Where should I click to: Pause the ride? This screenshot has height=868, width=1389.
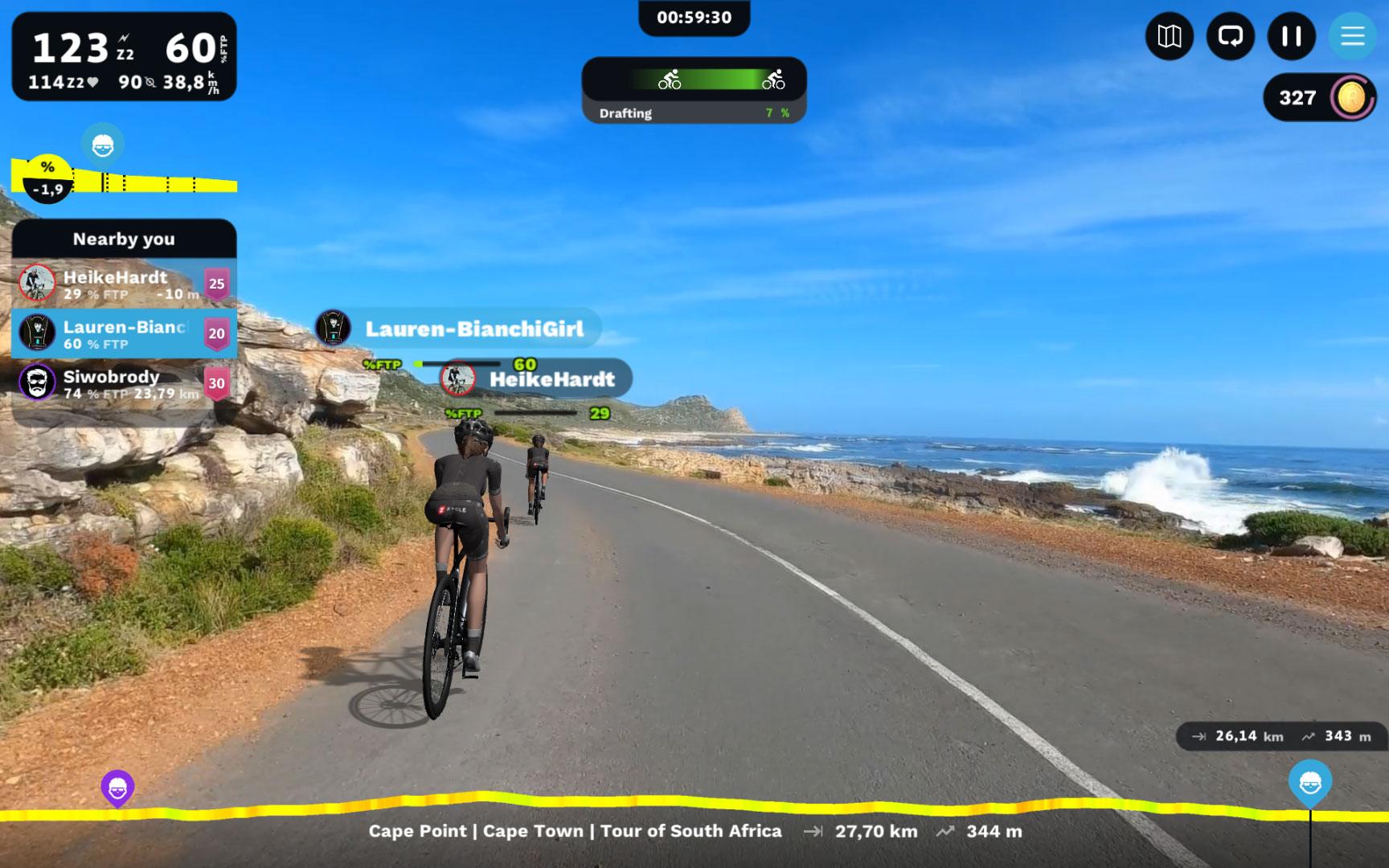coord(1291,36)
